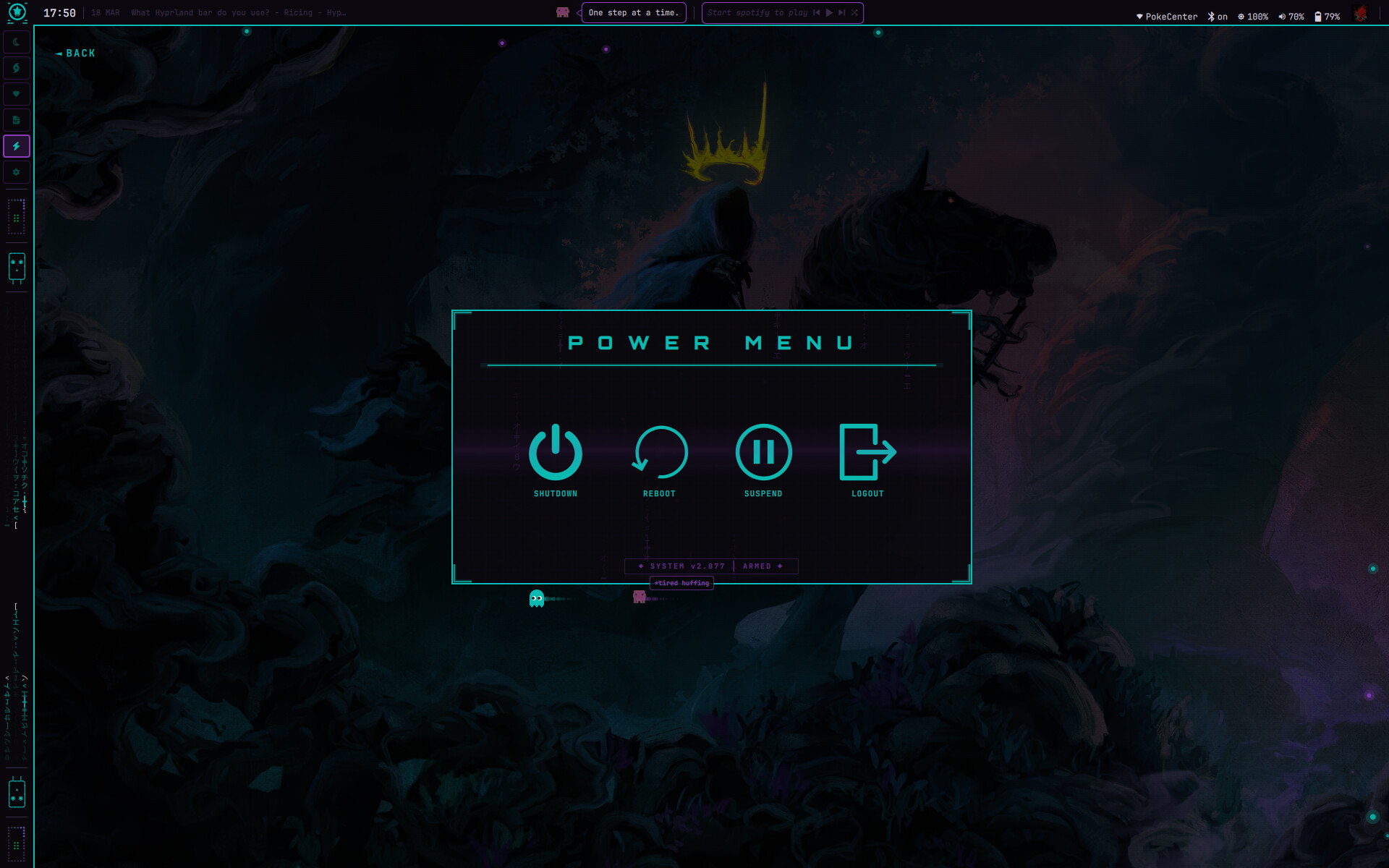The height and width of the screenshot is (868, 1389).
Task: Open the crescent moon sidebar tab
Action: click(x=17, y=42)
